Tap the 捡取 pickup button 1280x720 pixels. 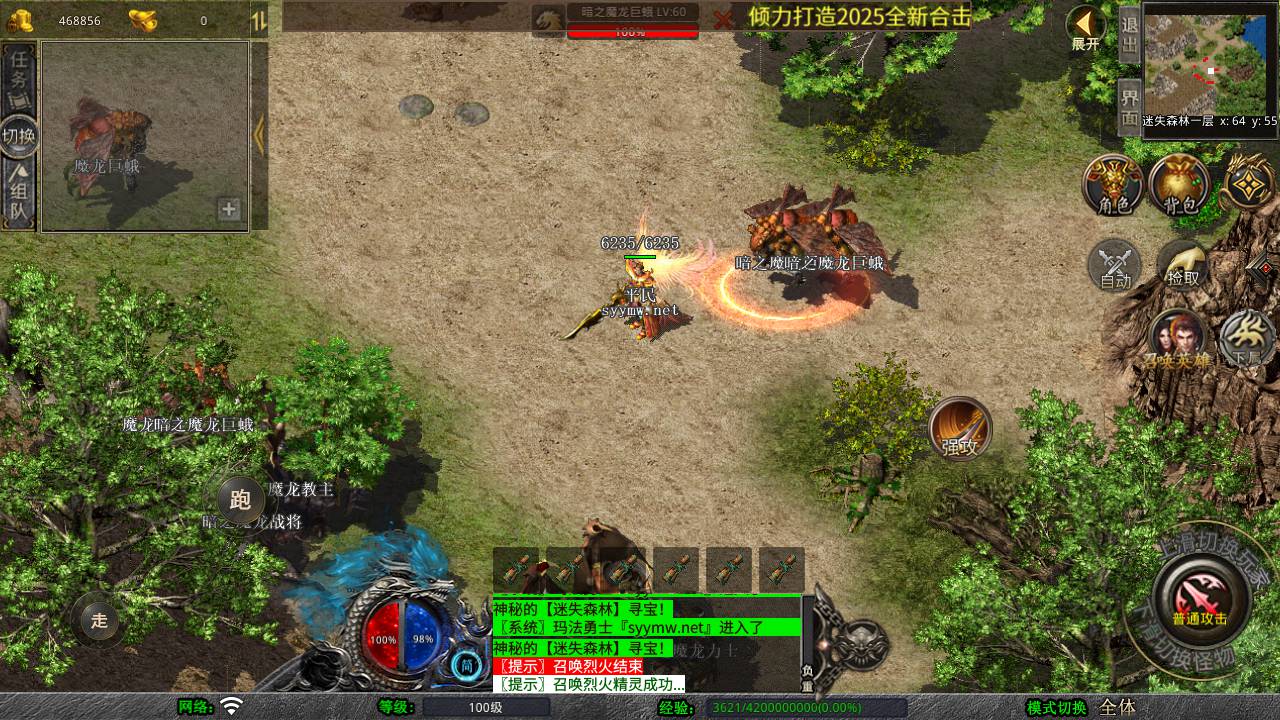click(x=1183, y=266)
